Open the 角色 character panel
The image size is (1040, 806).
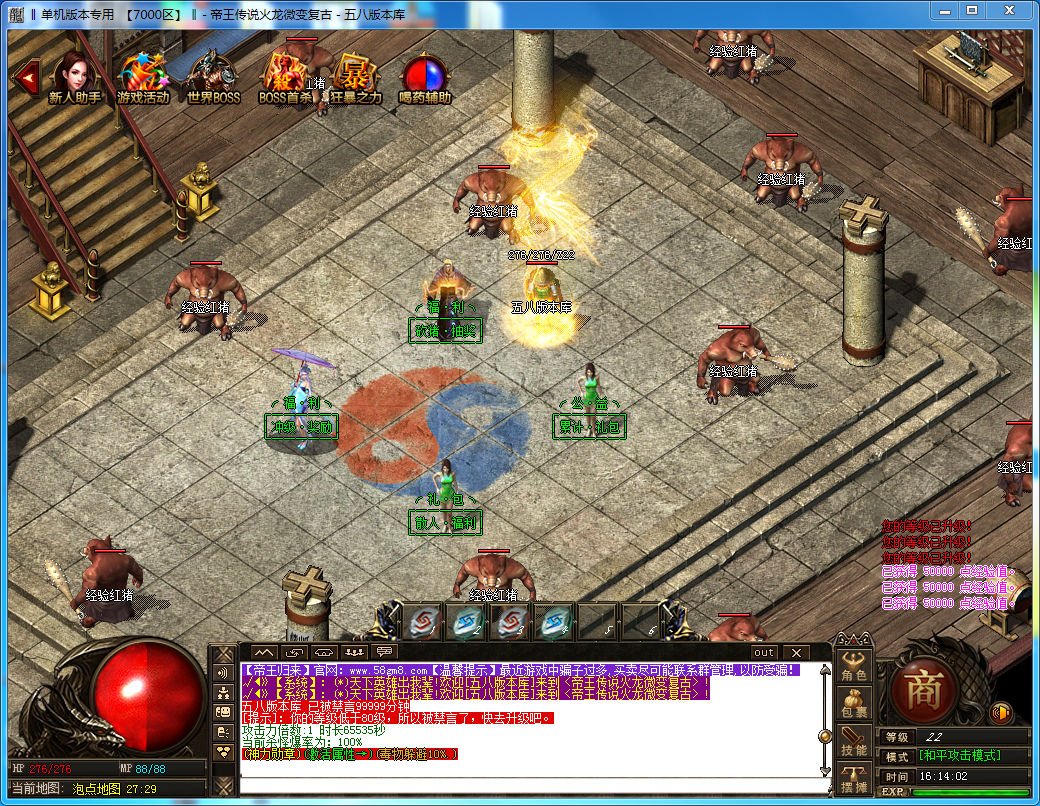tap(854, 667)
